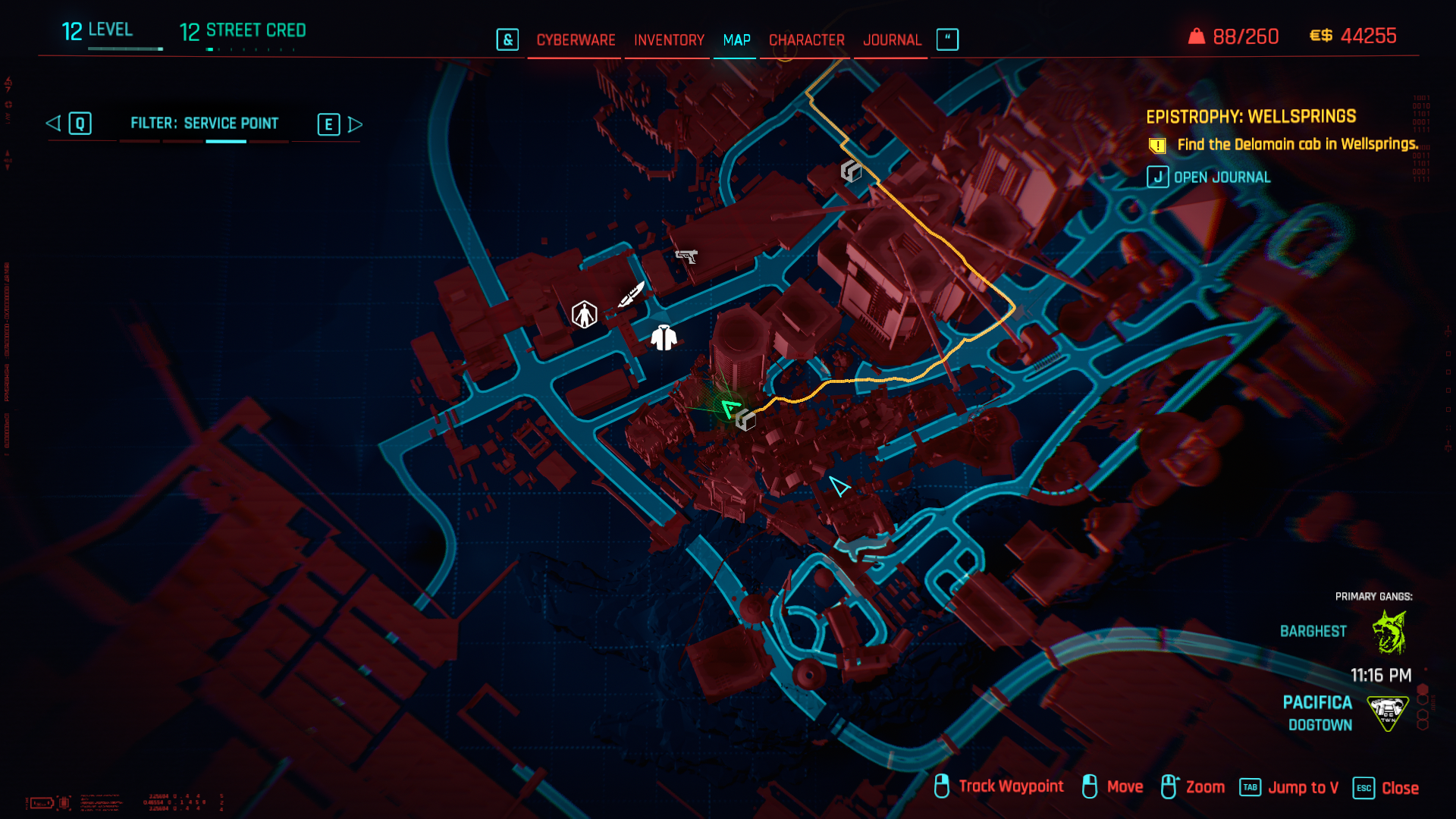The width and height of the screenshot is (1456, 819).
Task: Select the Epistrophy: Wellsprings tracked quest
Action: pyautogui.click(x=1250, y=117)
